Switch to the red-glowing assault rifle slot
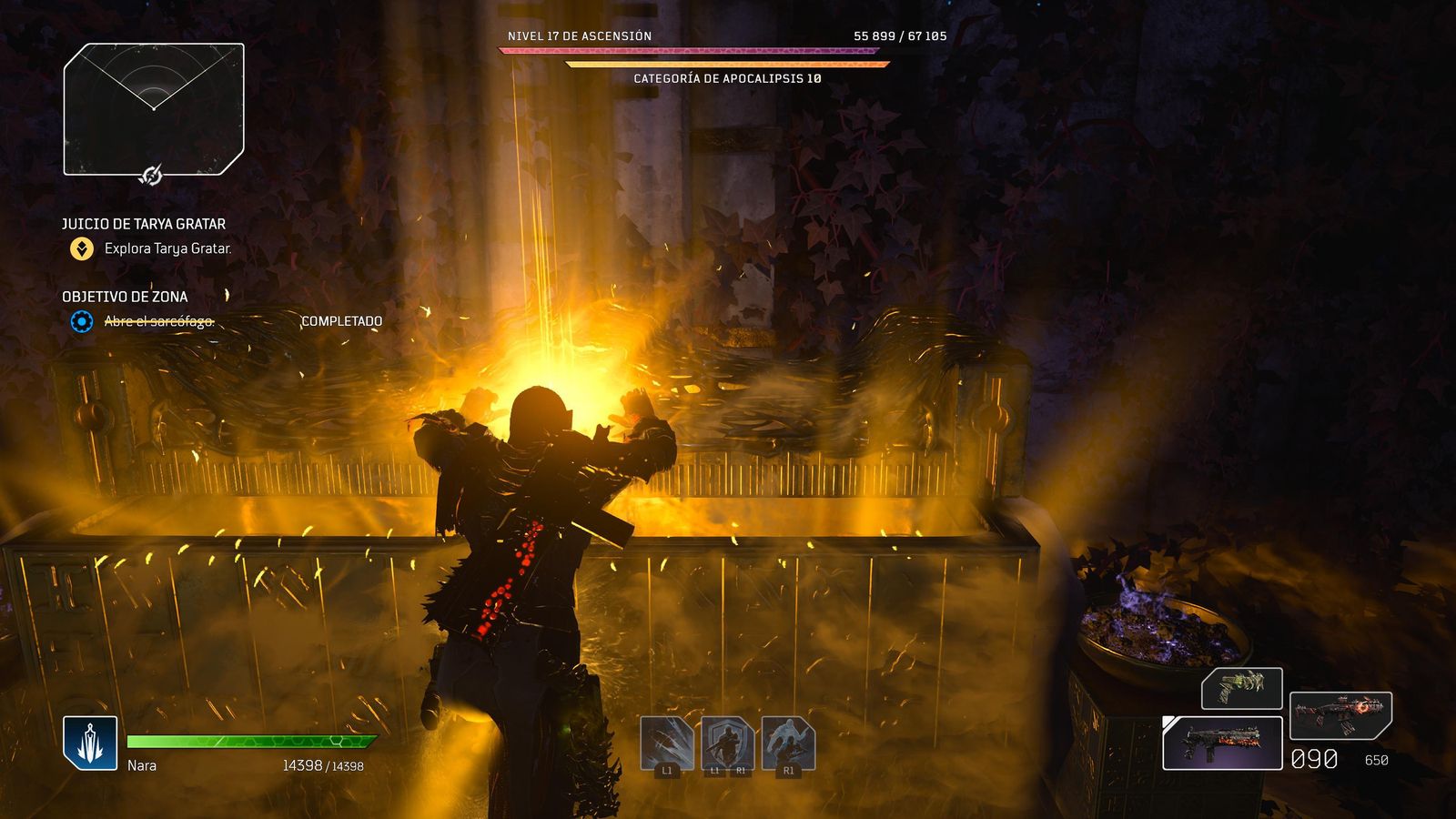 (x=1340, y=715)
